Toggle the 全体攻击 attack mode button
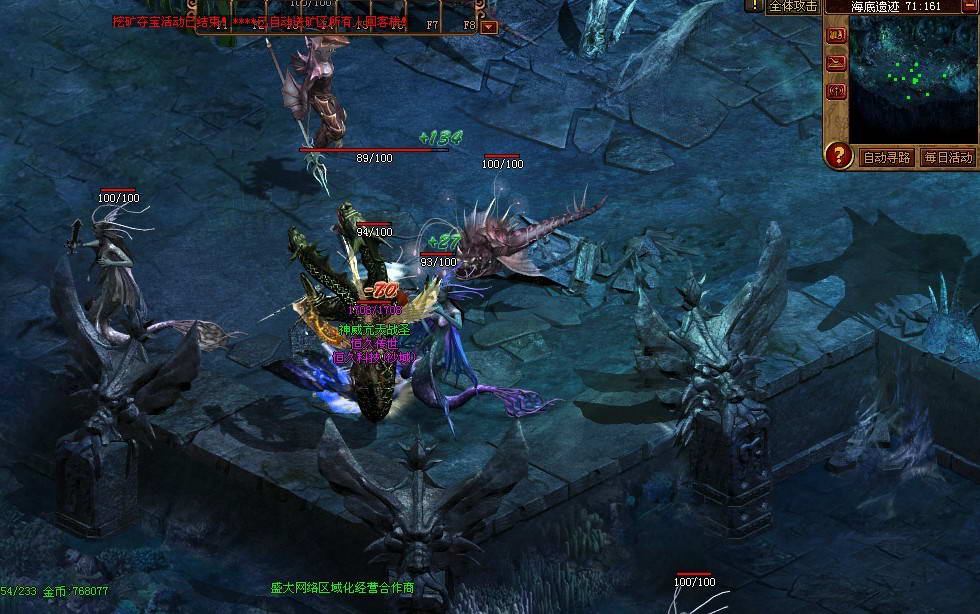Screen dimensions: 980x614 point(793,6)
